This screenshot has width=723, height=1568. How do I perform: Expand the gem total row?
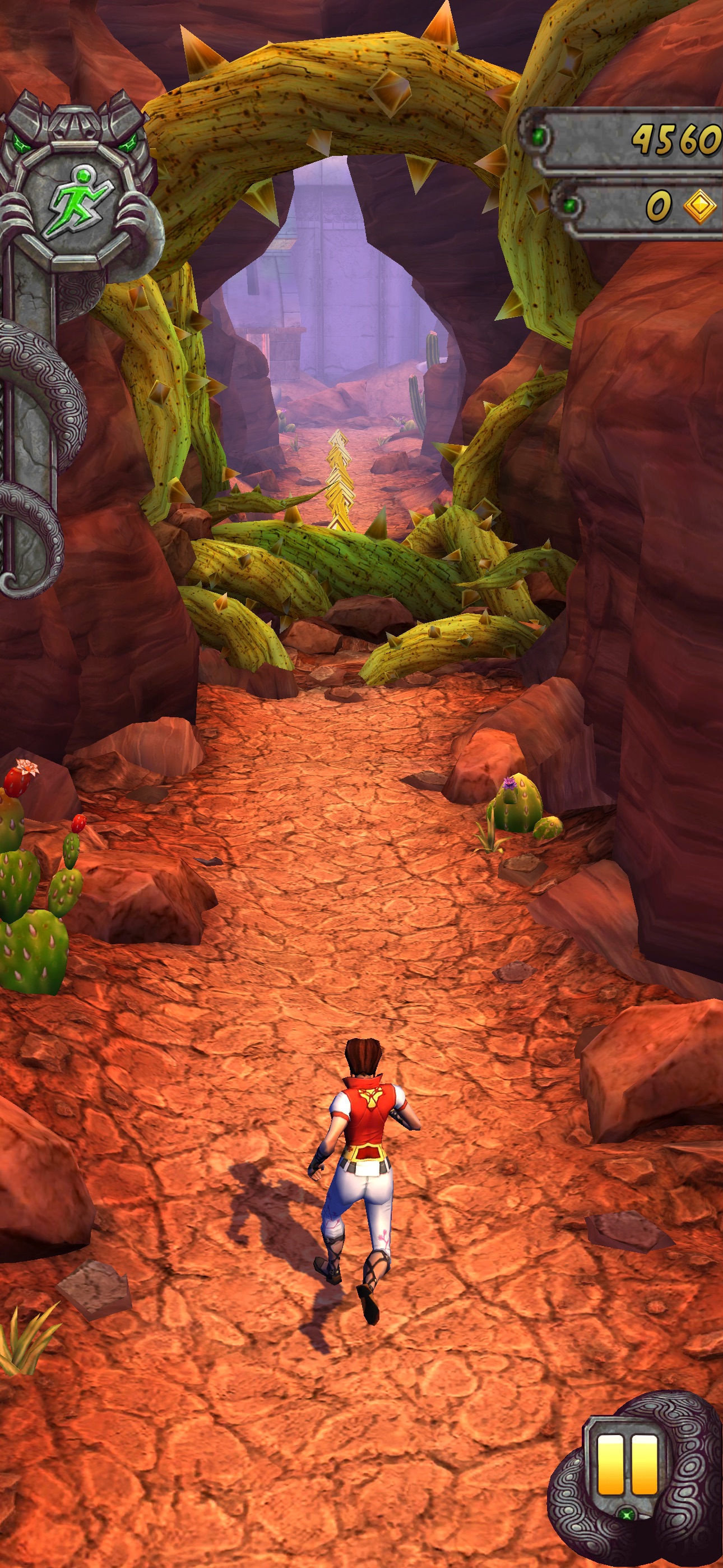(x=645, y=206)
